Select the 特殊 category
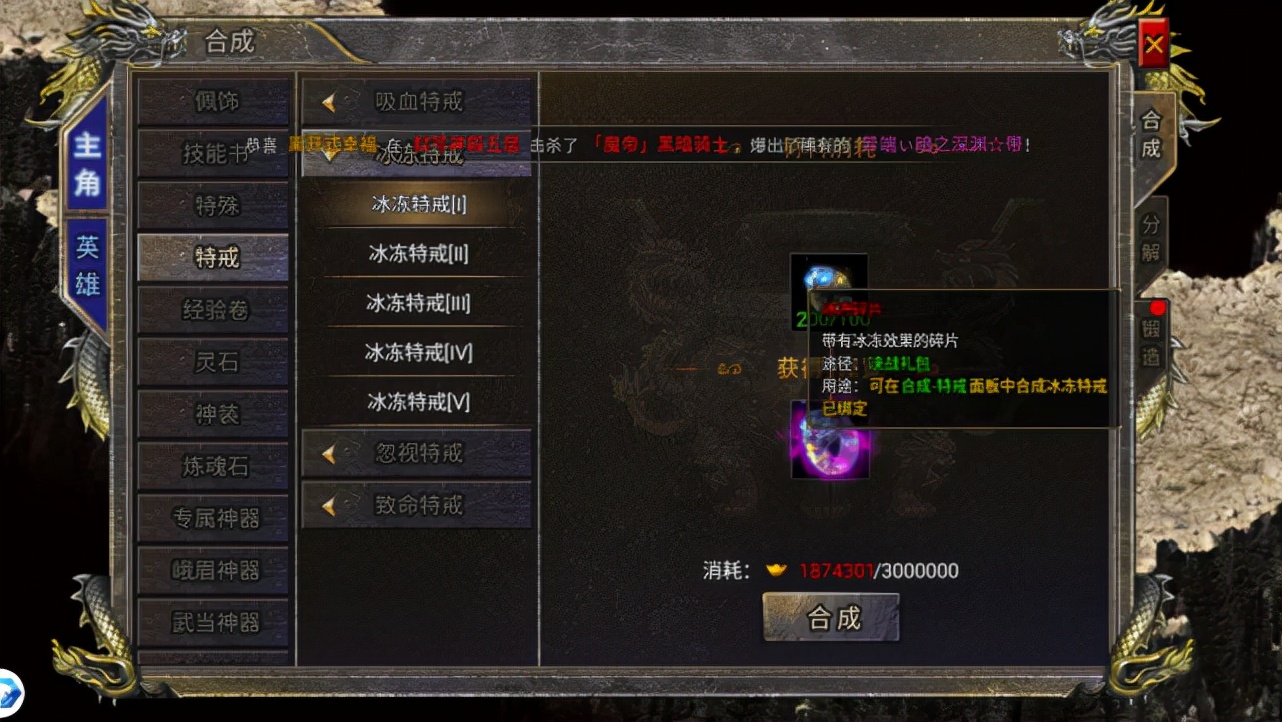 pyautogui.click(x=214, y=206)
